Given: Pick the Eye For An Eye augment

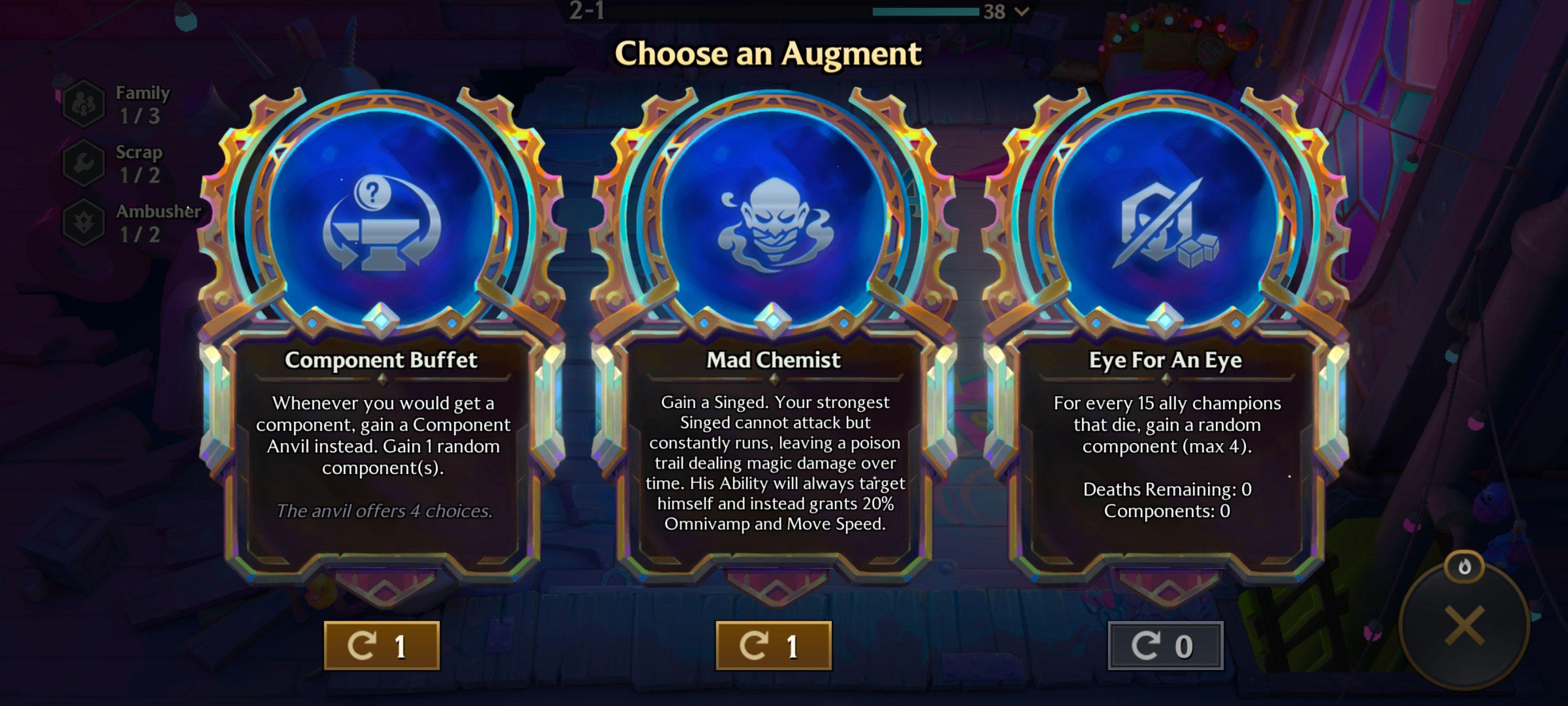Looking at the screenshot, I should (1165, 341).
